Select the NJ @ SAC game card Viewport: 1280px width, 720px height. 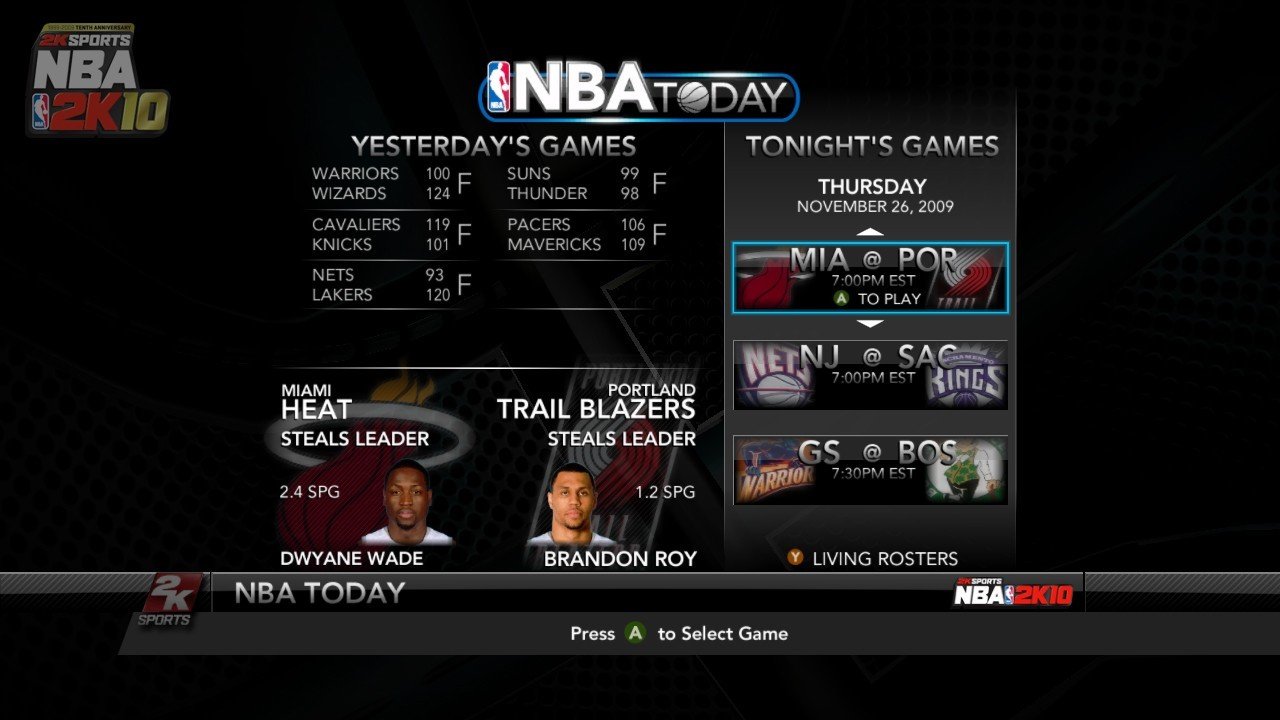[869, 372]
